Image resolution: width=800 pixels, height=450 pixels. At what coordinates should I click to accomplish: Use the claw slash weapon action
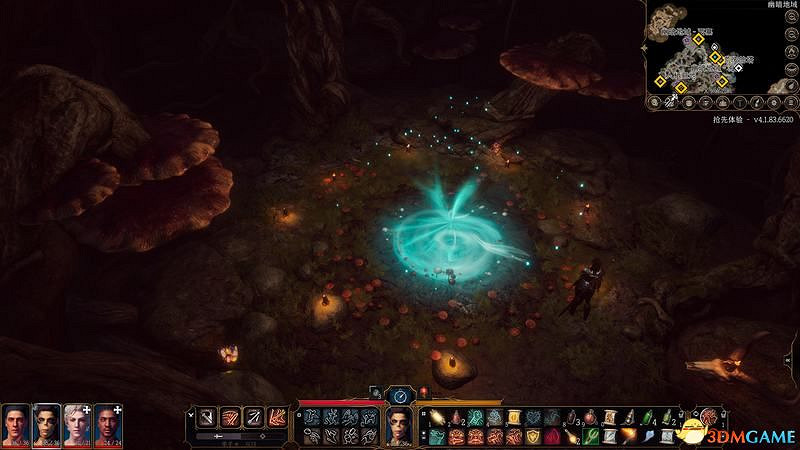(230, 417)
